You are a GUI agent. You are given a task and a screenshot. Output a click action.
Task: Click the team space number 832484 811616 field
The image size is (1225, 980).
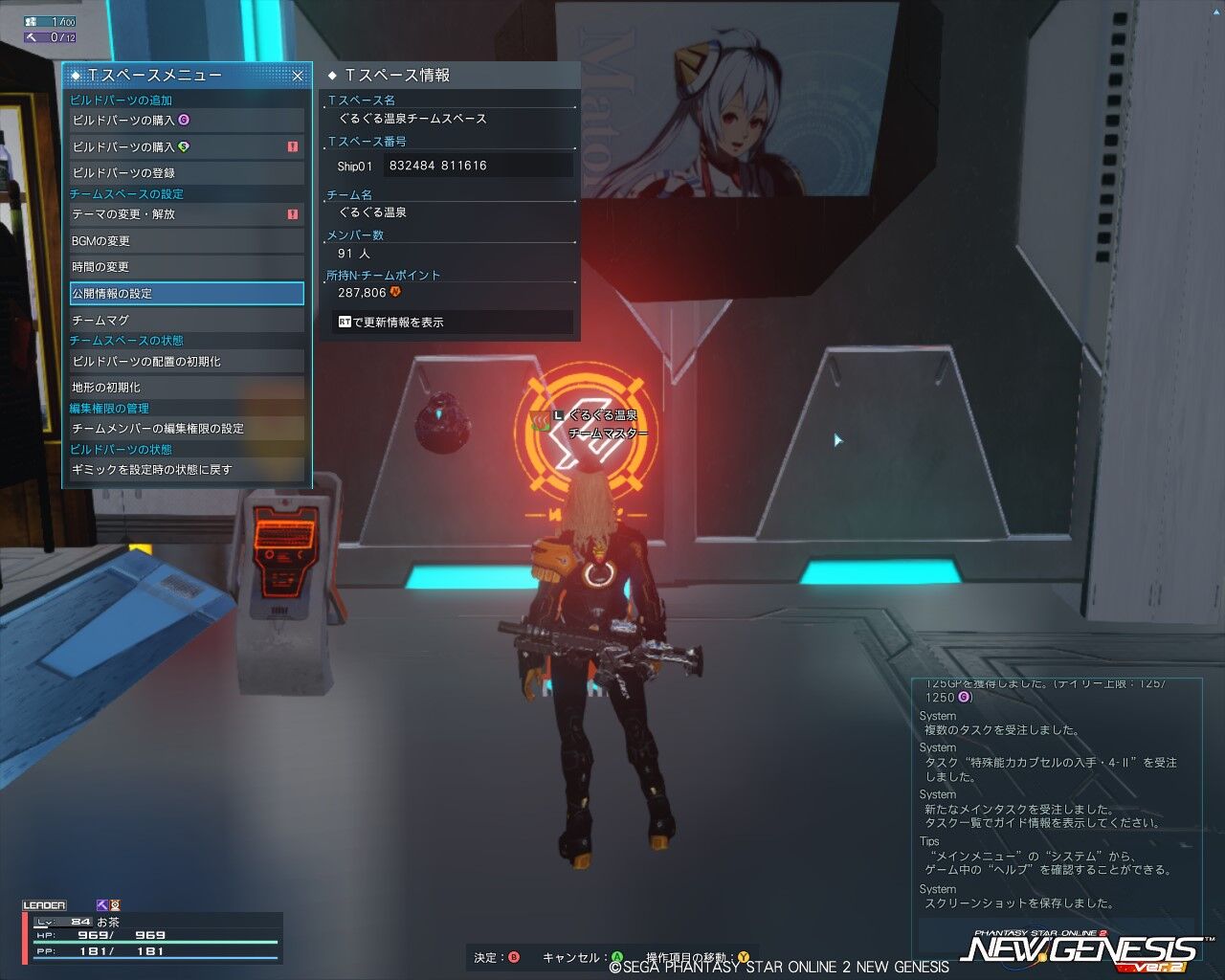pos(476,166)
